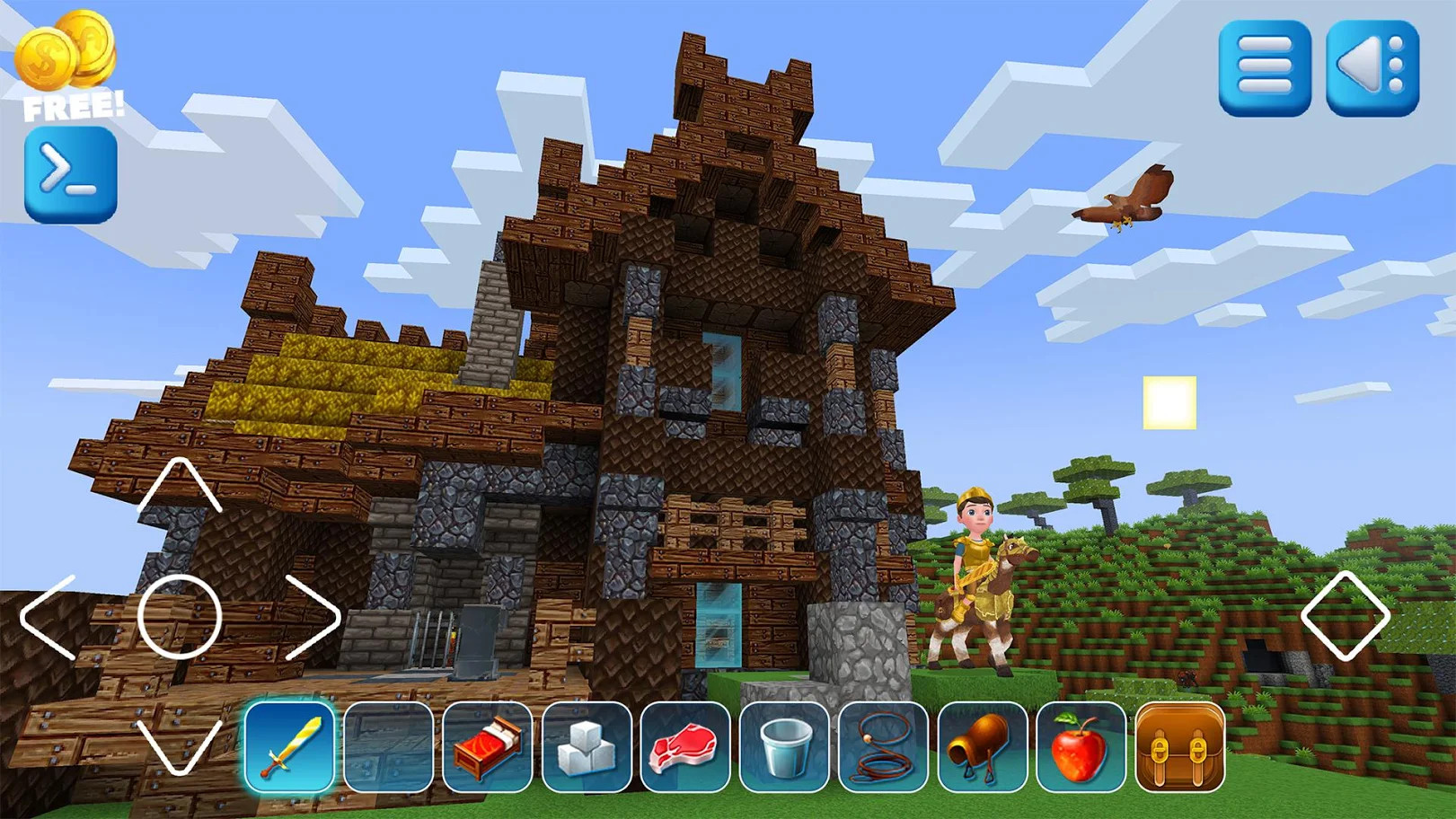Select the white cubes hotbar slot
This screenshot has height=819, width=1456.
(x=587, y=746)
